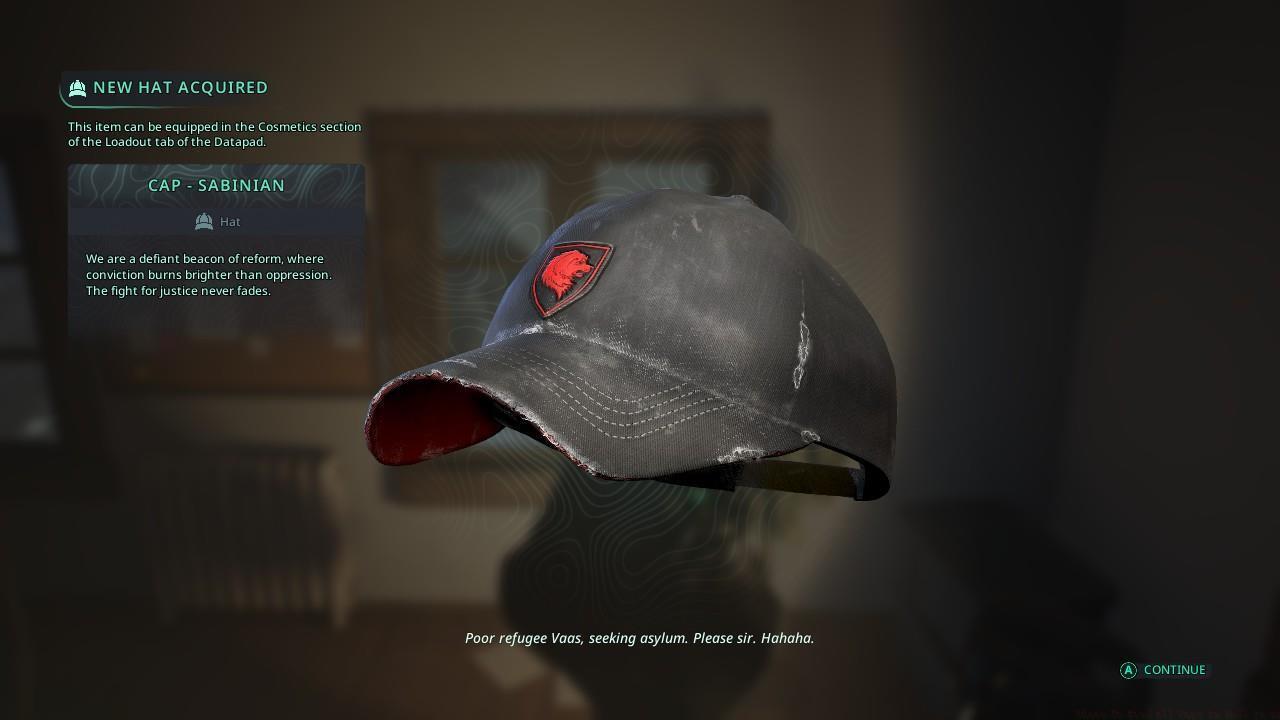Image resolution: width=1280 pixels, height=720 pixels.
Task: Click the subtitle text about refugee Vaas
Action: (639, 637)
